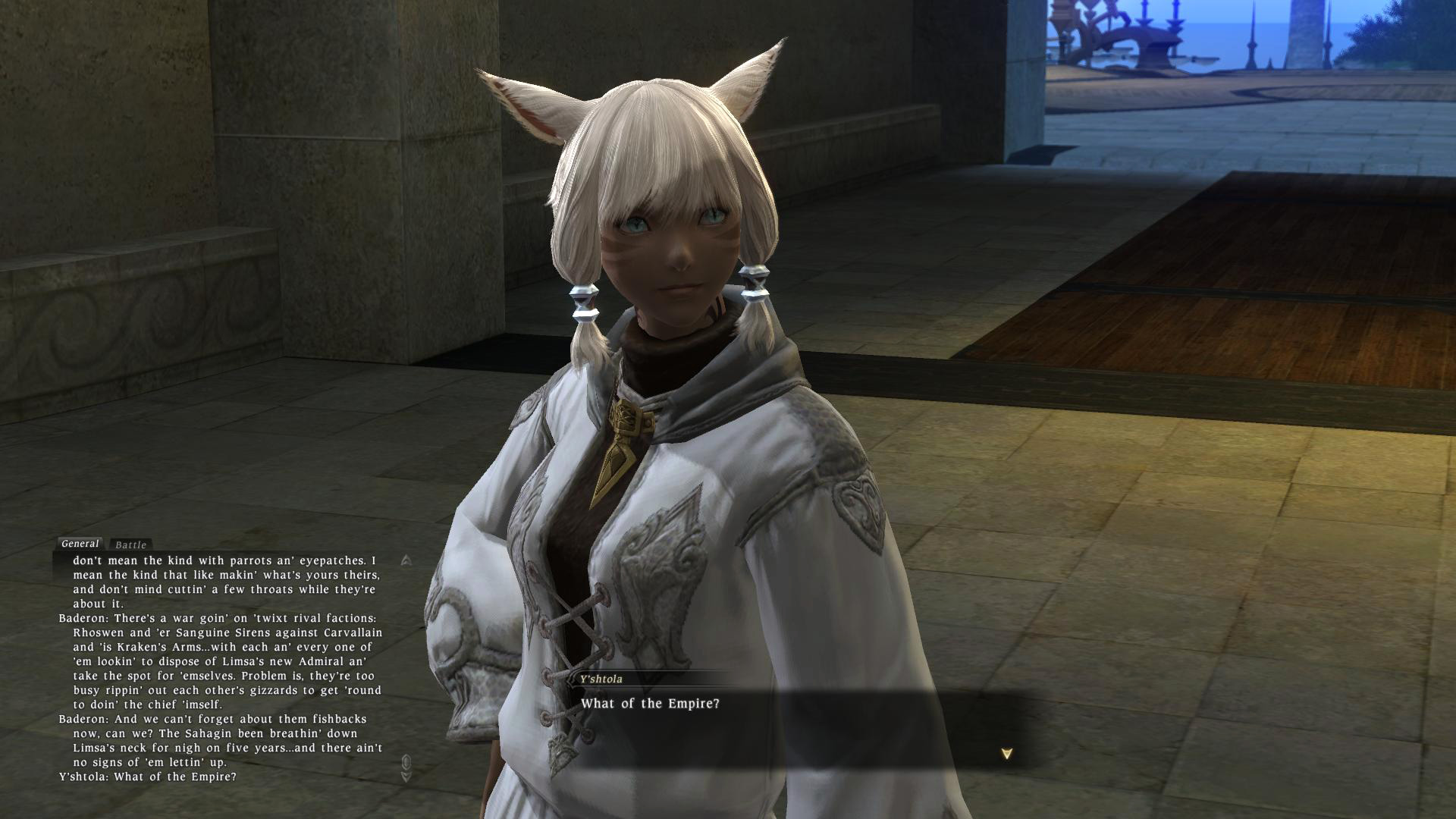Click the chat log scroll-down arrow

click(x=406, y=776)
